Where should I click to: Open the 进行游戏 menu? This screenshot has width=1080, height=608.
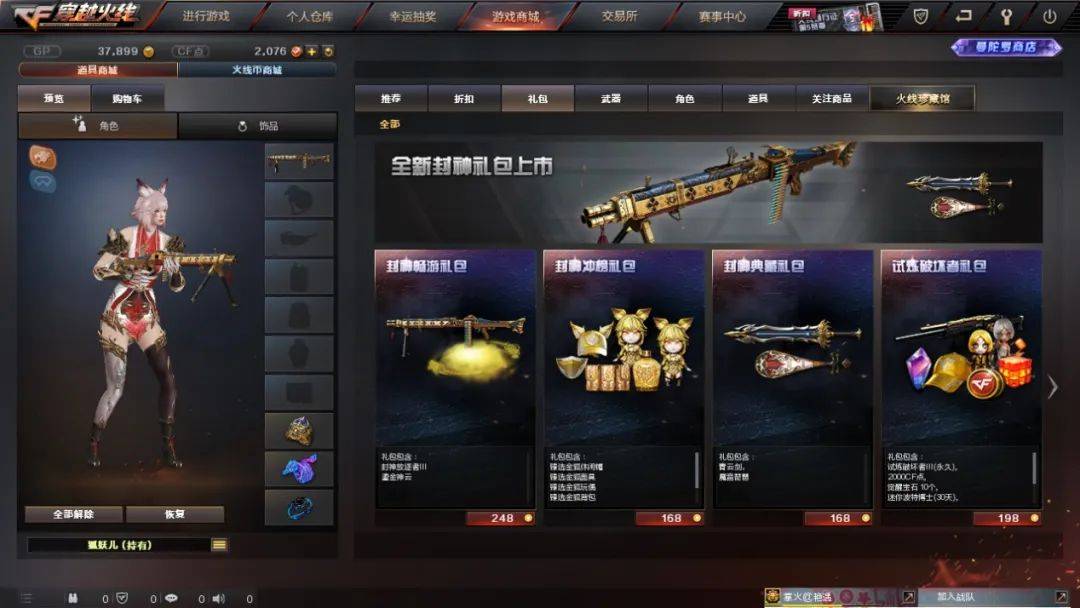click(x=206, y=16)
